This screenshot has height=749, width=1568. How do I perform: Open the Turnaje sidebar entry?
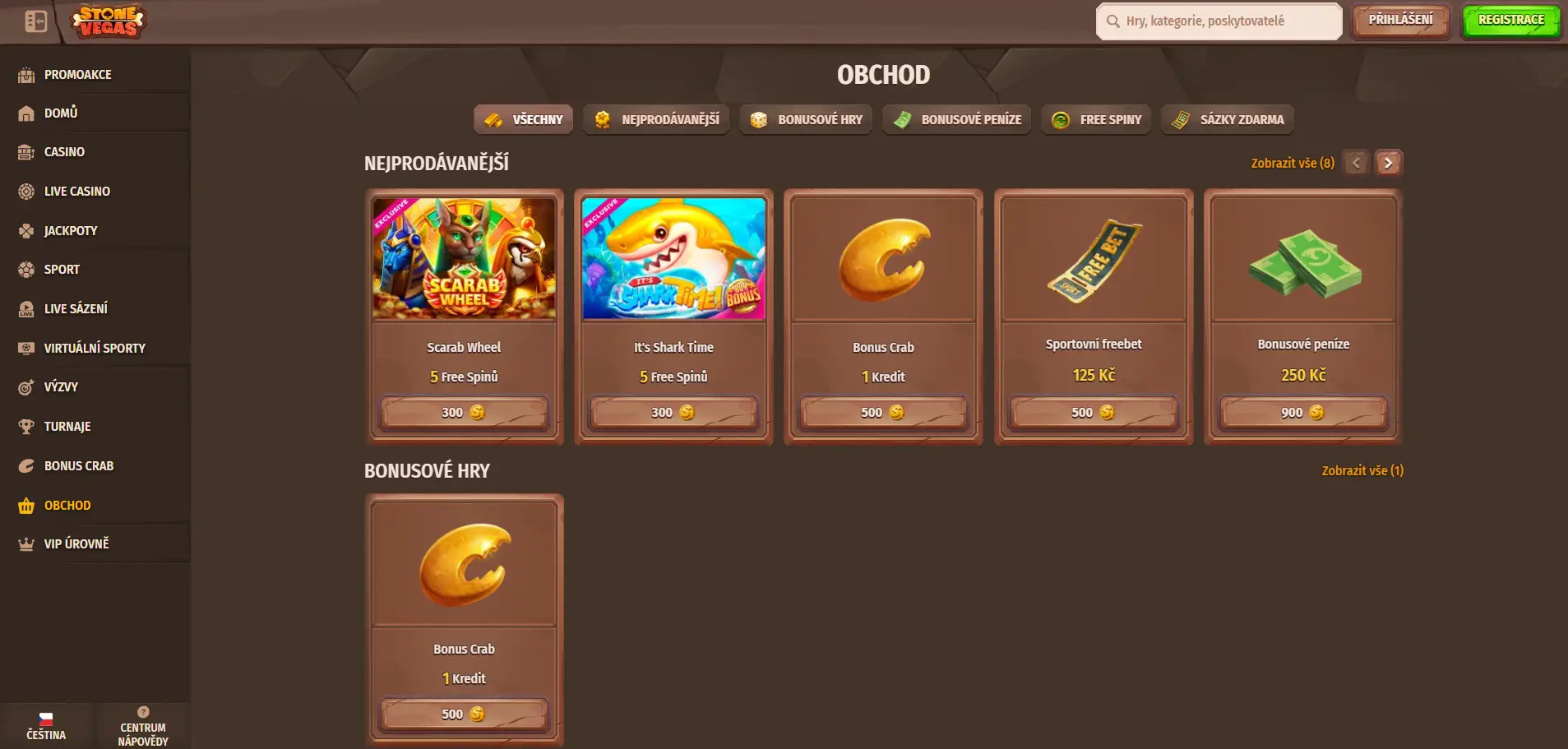67,427
